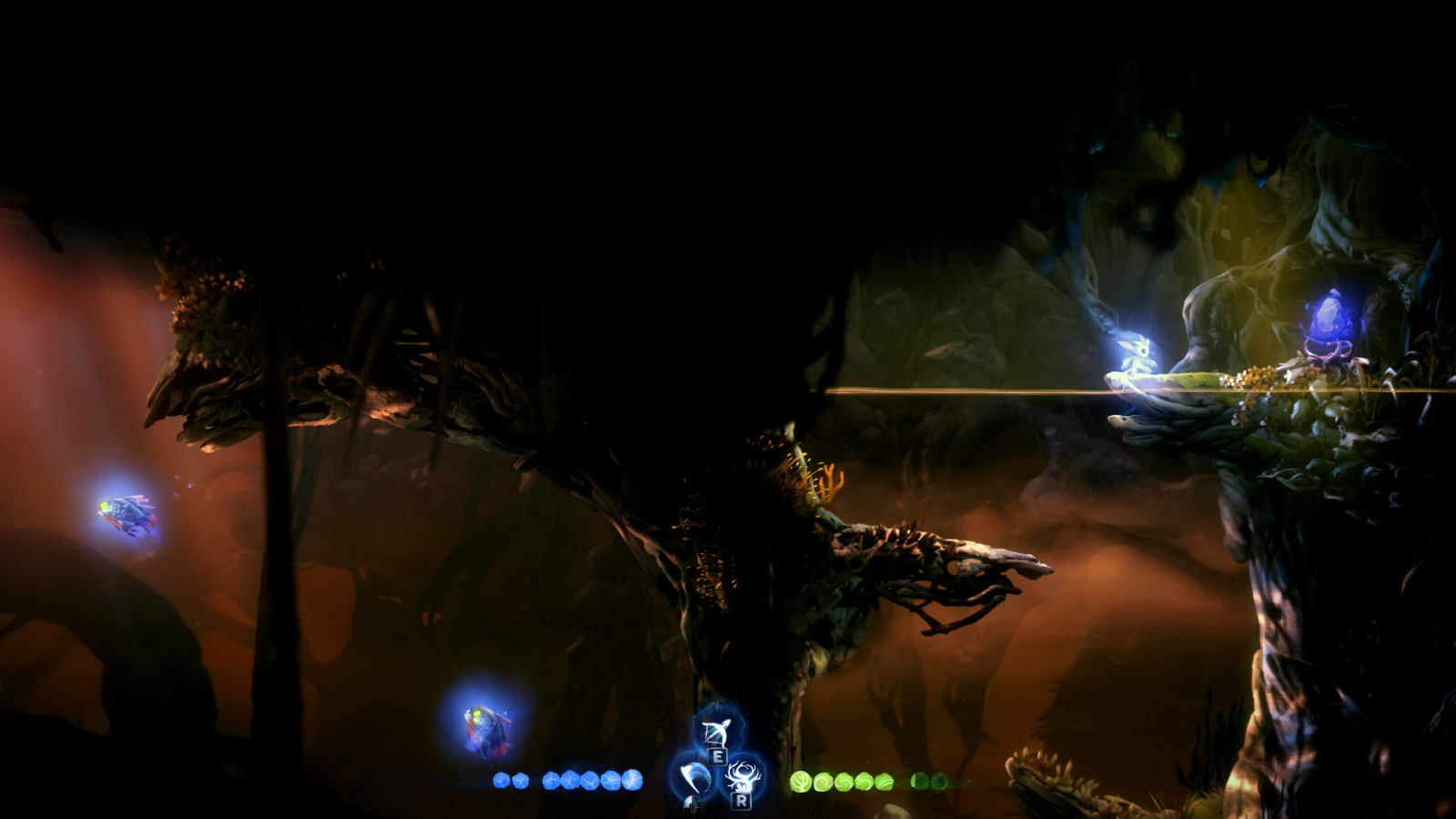Click the first filled blue energy orb
This screenshot has height=819, width=1456.
click(500, 779)
